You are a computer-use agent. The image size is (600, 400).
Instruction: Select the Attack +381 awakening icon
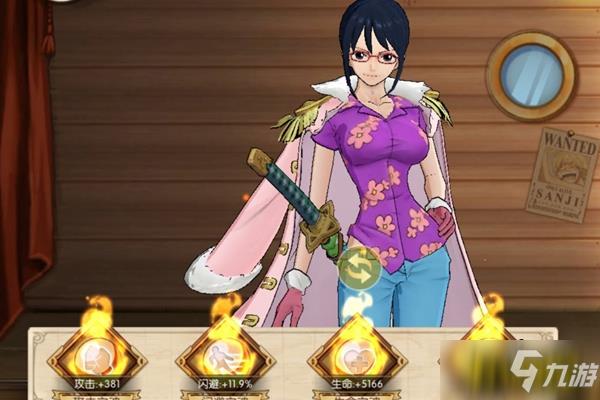(95, 357)
